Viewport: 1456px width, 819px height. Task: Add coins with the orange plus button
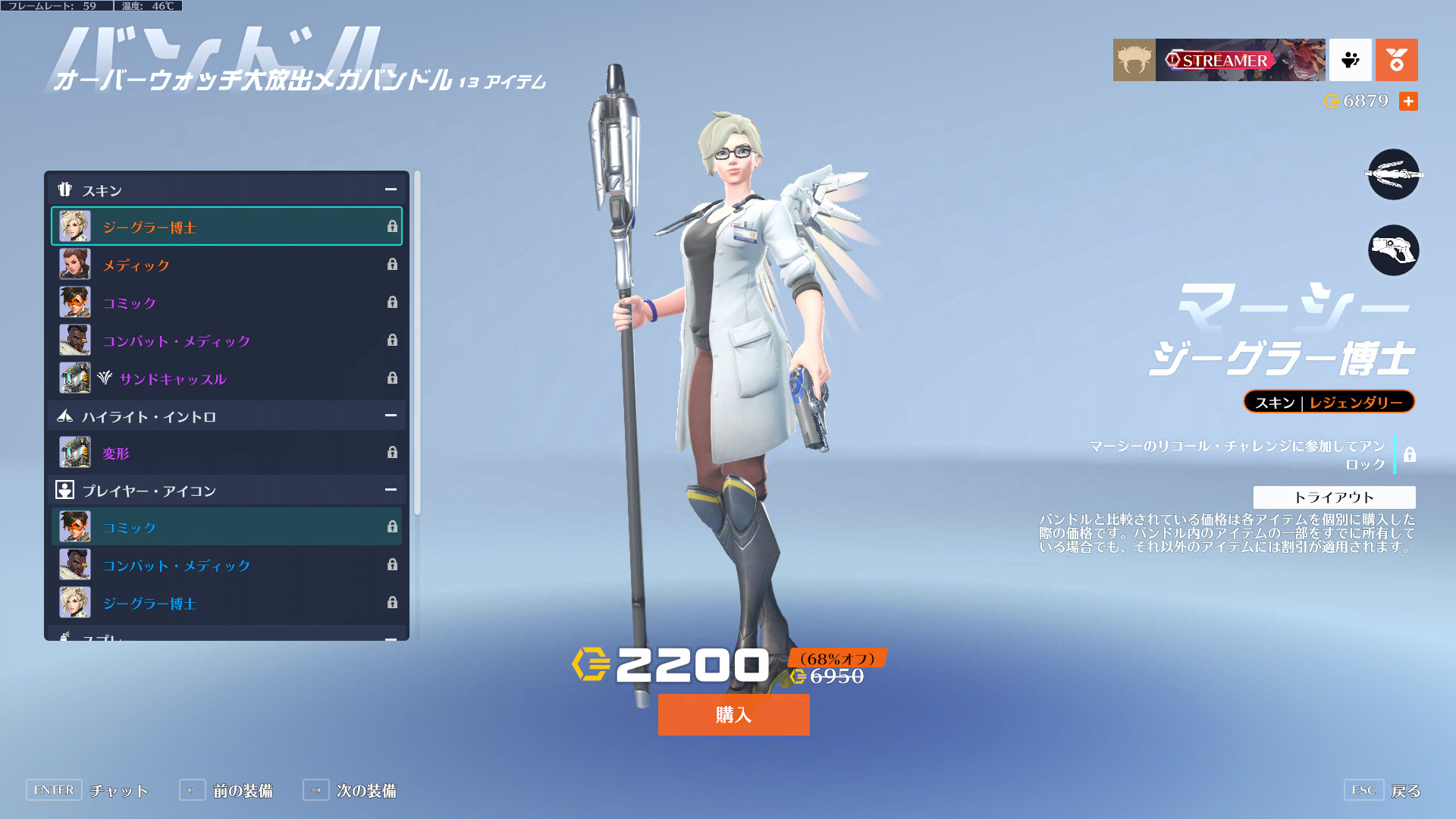pos(1408,101)
